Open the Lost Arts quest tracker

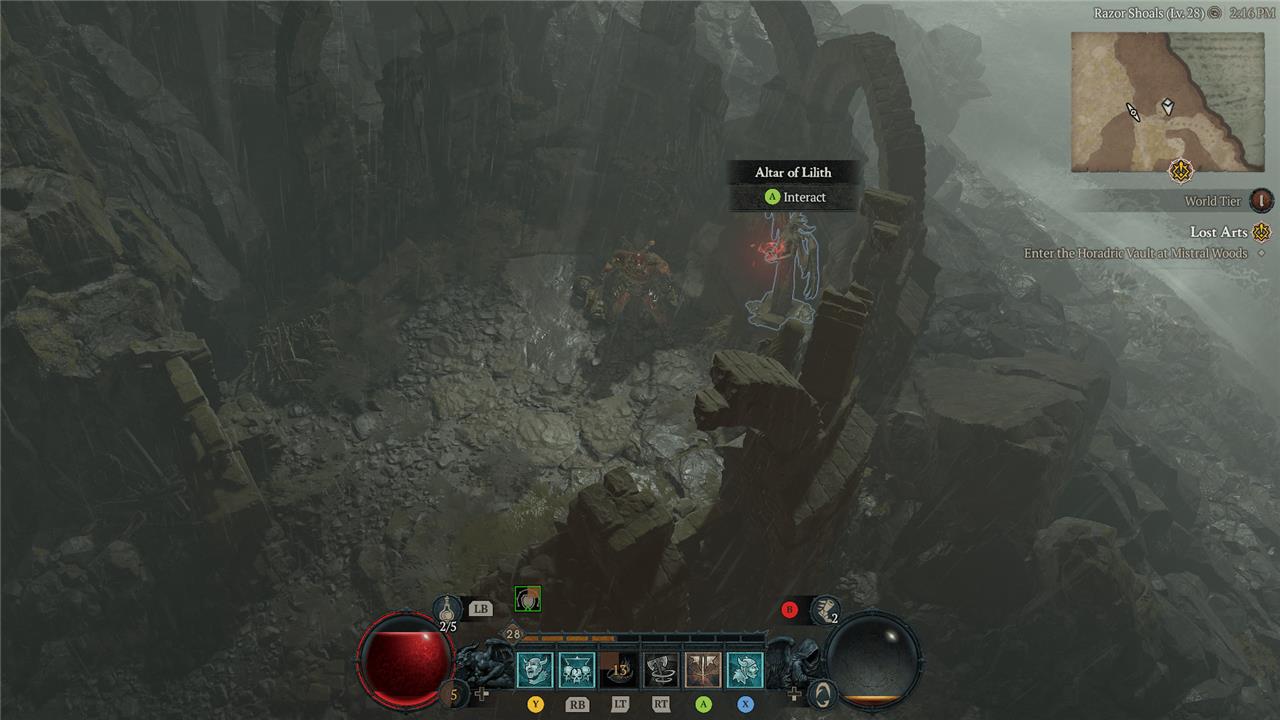coord(1219,232)
